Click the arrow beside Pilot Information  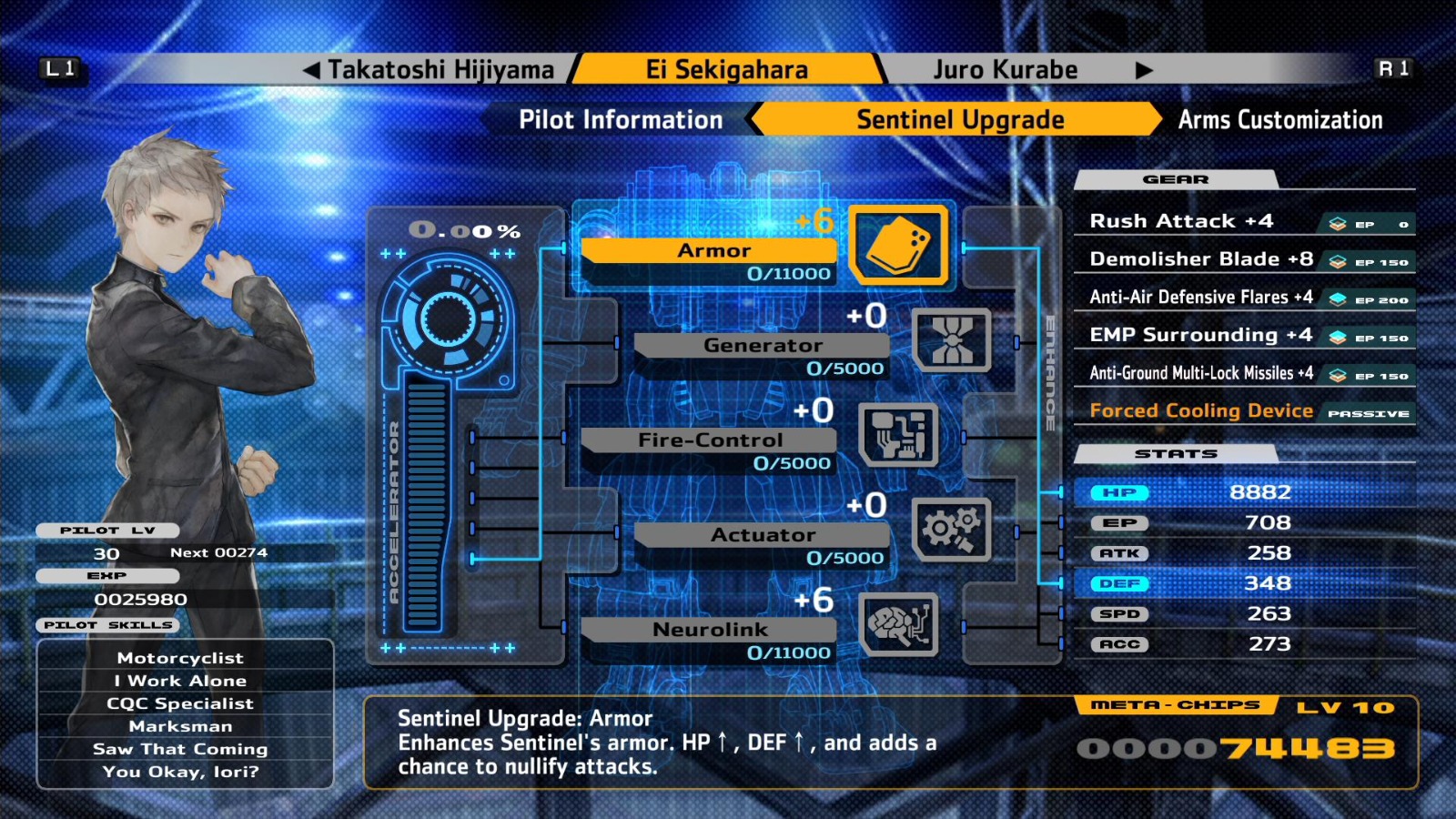tap(754, 119)
